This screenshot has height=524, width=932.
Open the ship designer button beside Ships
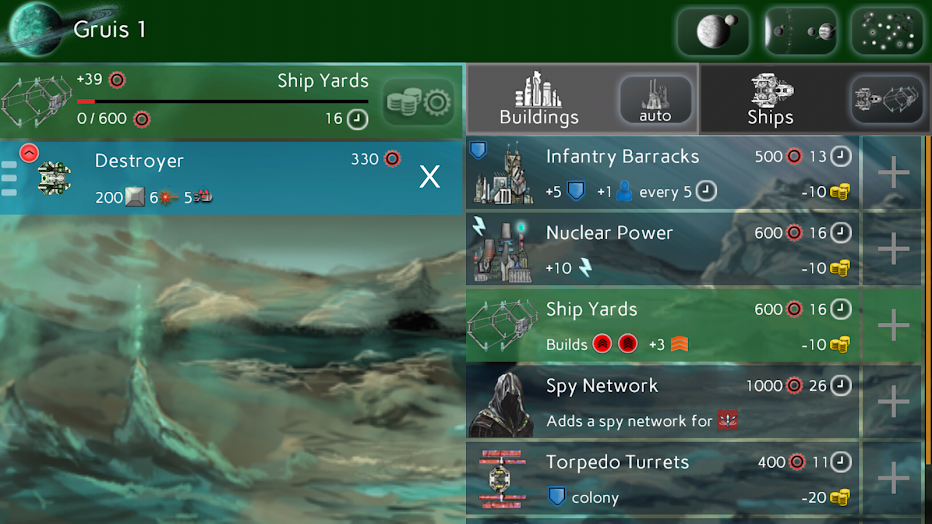coord(886,100)
